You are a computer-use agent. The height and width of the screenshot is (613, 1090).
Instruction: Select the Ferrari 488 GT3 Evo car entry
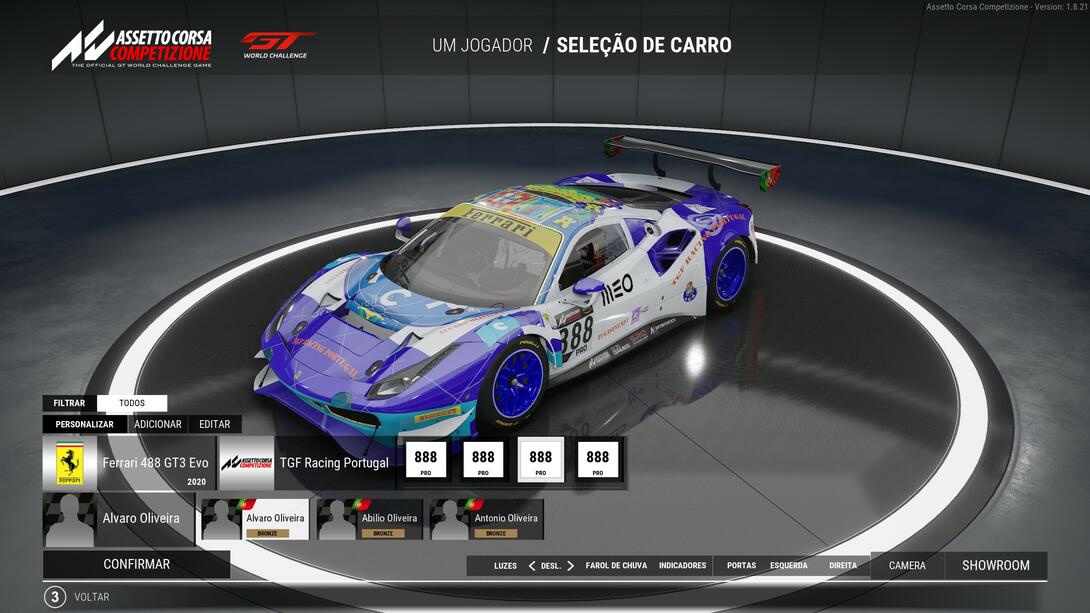[130, 463]
